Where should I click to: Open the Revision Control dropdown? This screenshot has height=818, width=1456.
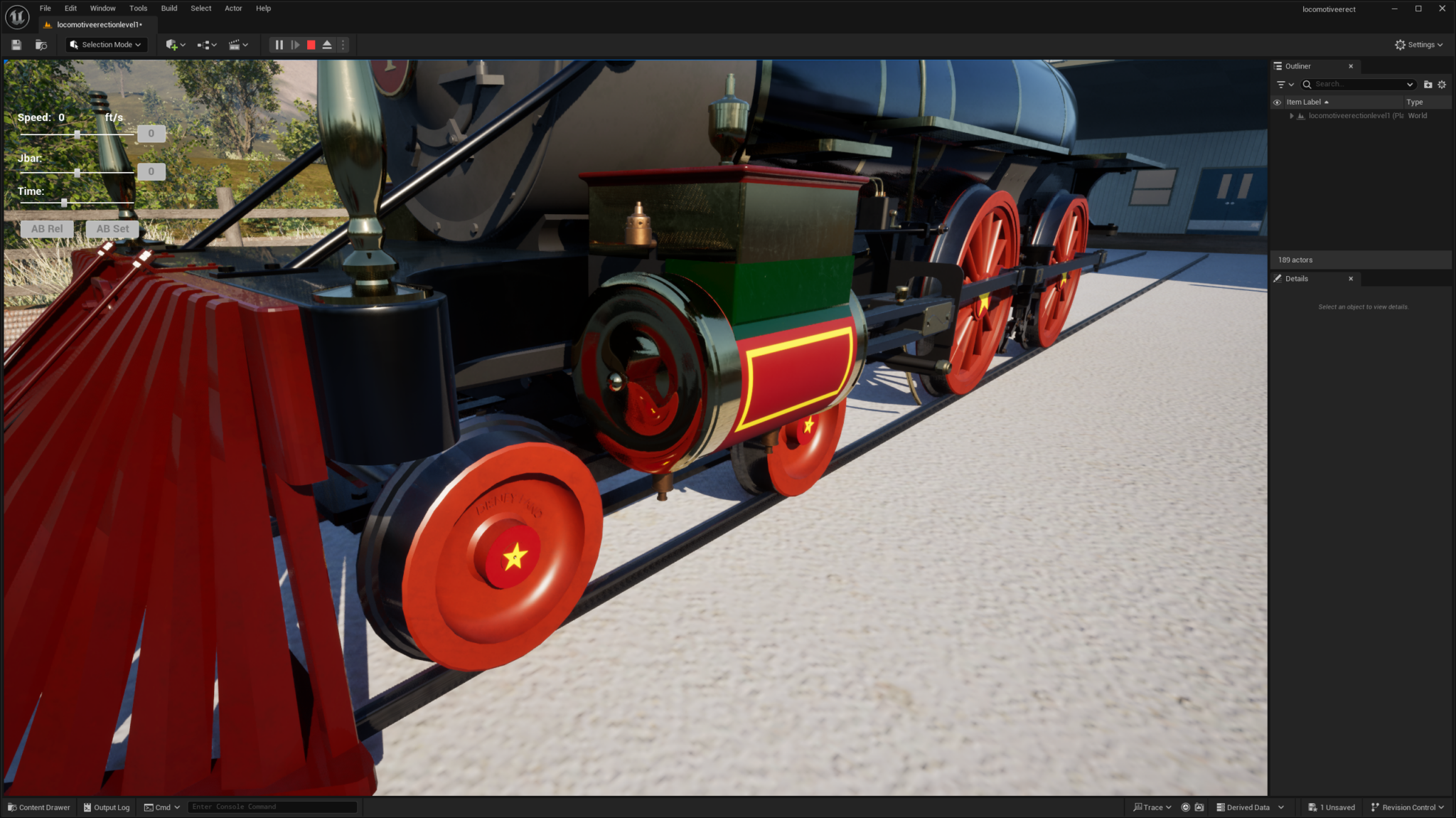coord(1407,807)
